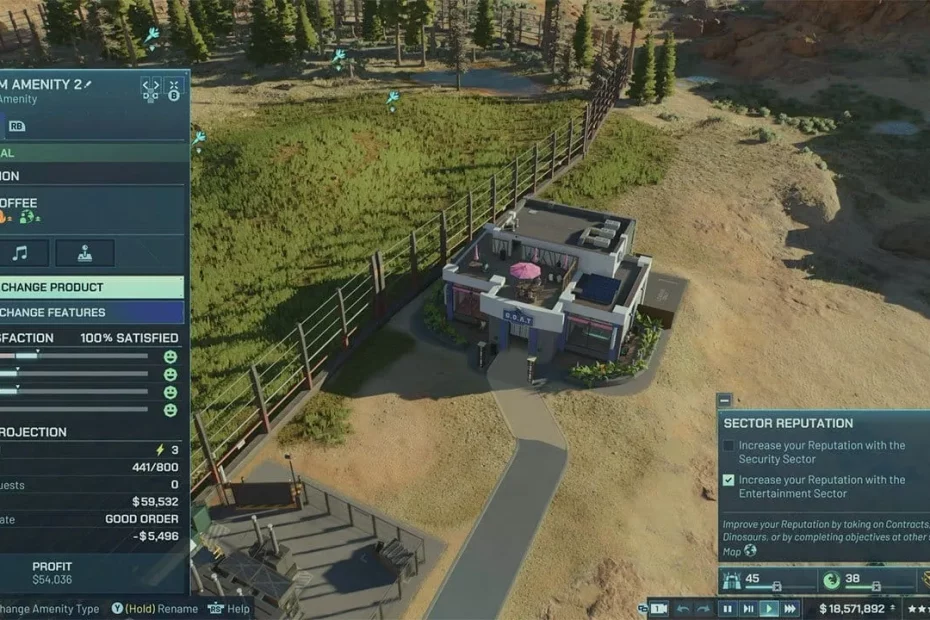
Task: Click the rename pencil beside Amenity 2
Action: pos(88,84)
